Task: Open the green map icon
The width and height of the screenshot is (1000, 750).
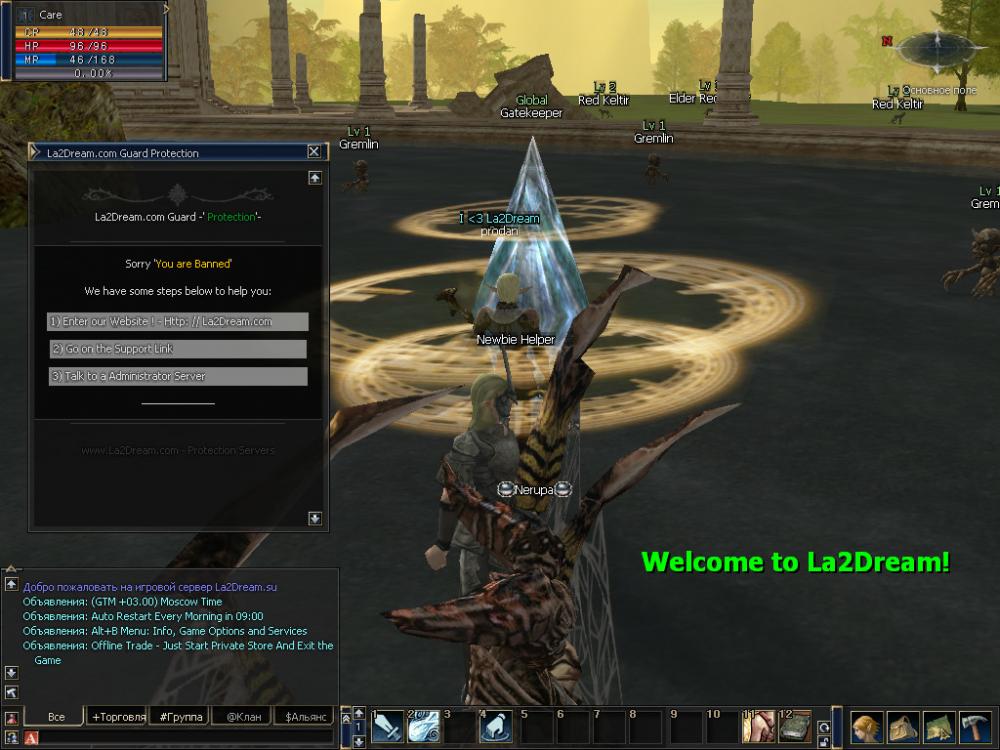Action: [940, 726]
